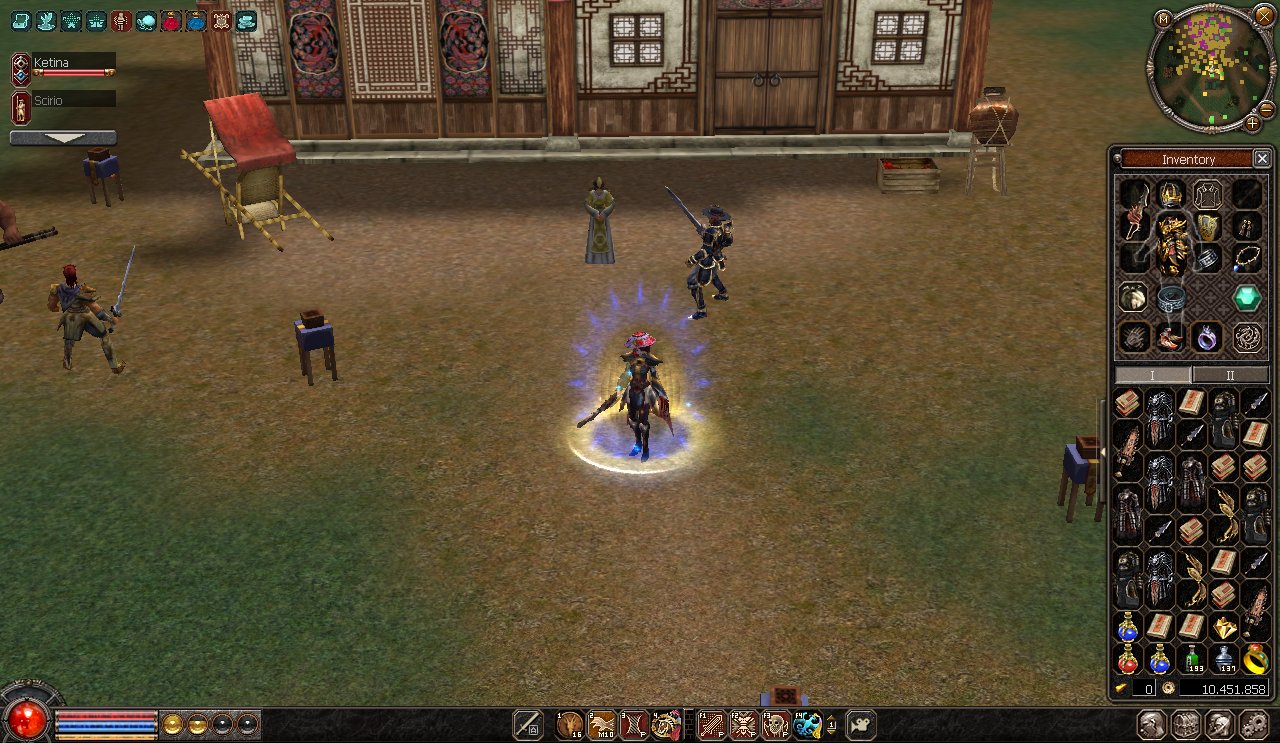Select the green potion stack of 193
The image size is (1280, 743).
(x=1192, y=658)
